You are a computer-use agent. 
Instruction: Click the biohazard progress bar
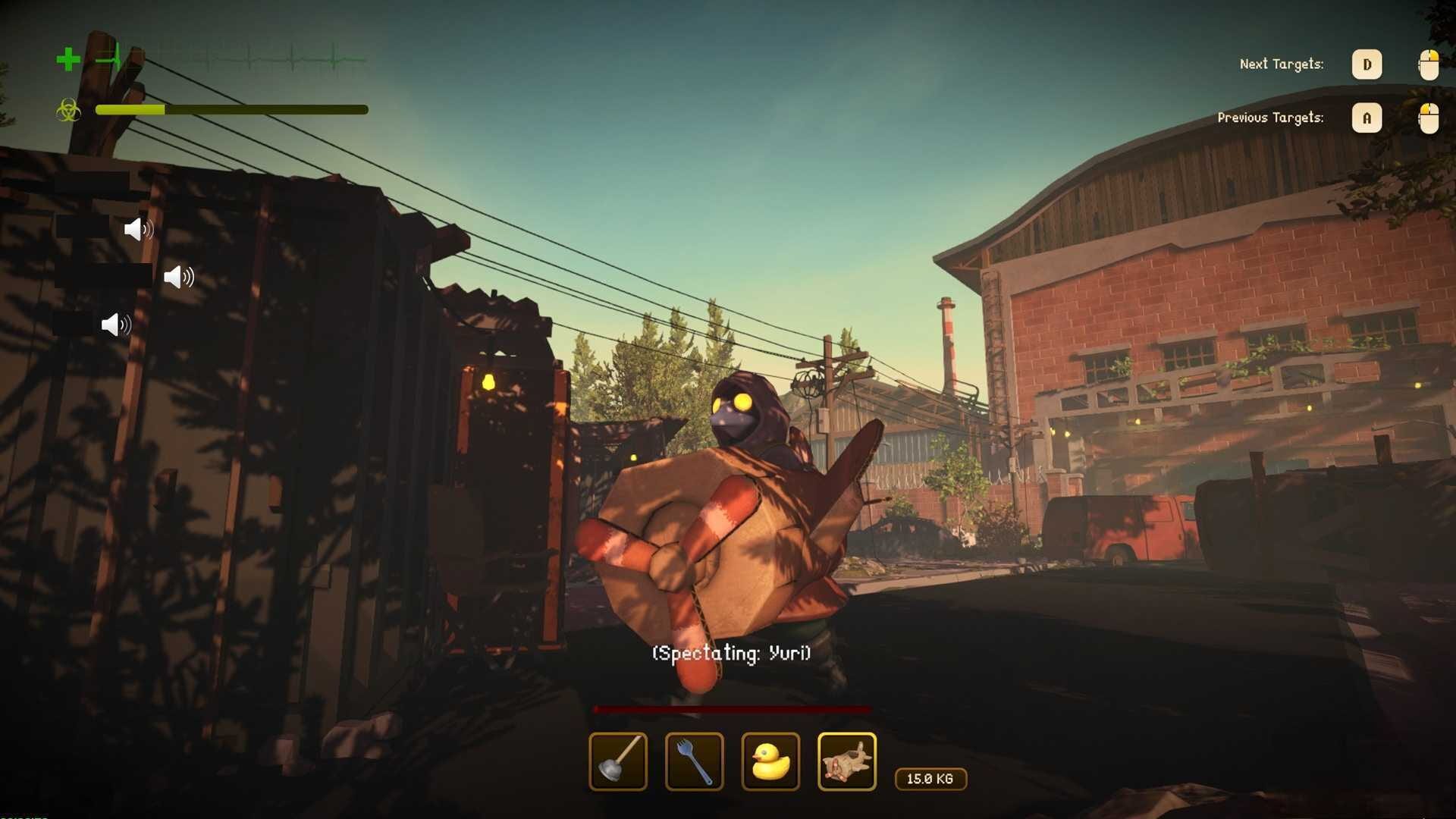point(231,110)
